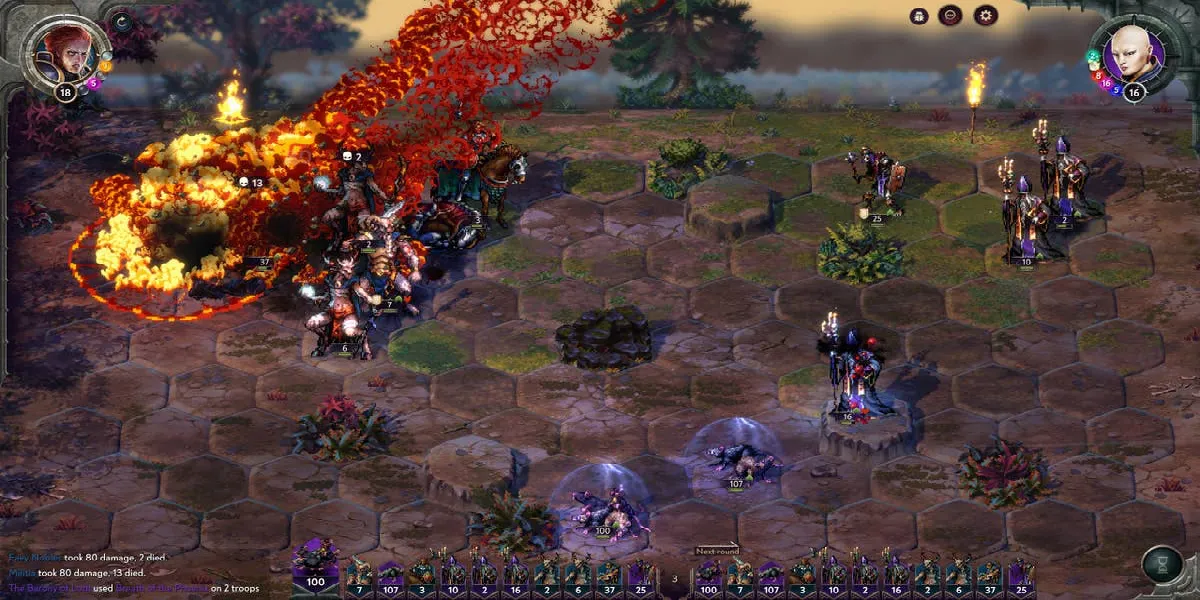Image resolution: width=1200 pixels, height=600 pixels.
Task: Click the leftmost small round top-bar button
Action: (919, 15)
